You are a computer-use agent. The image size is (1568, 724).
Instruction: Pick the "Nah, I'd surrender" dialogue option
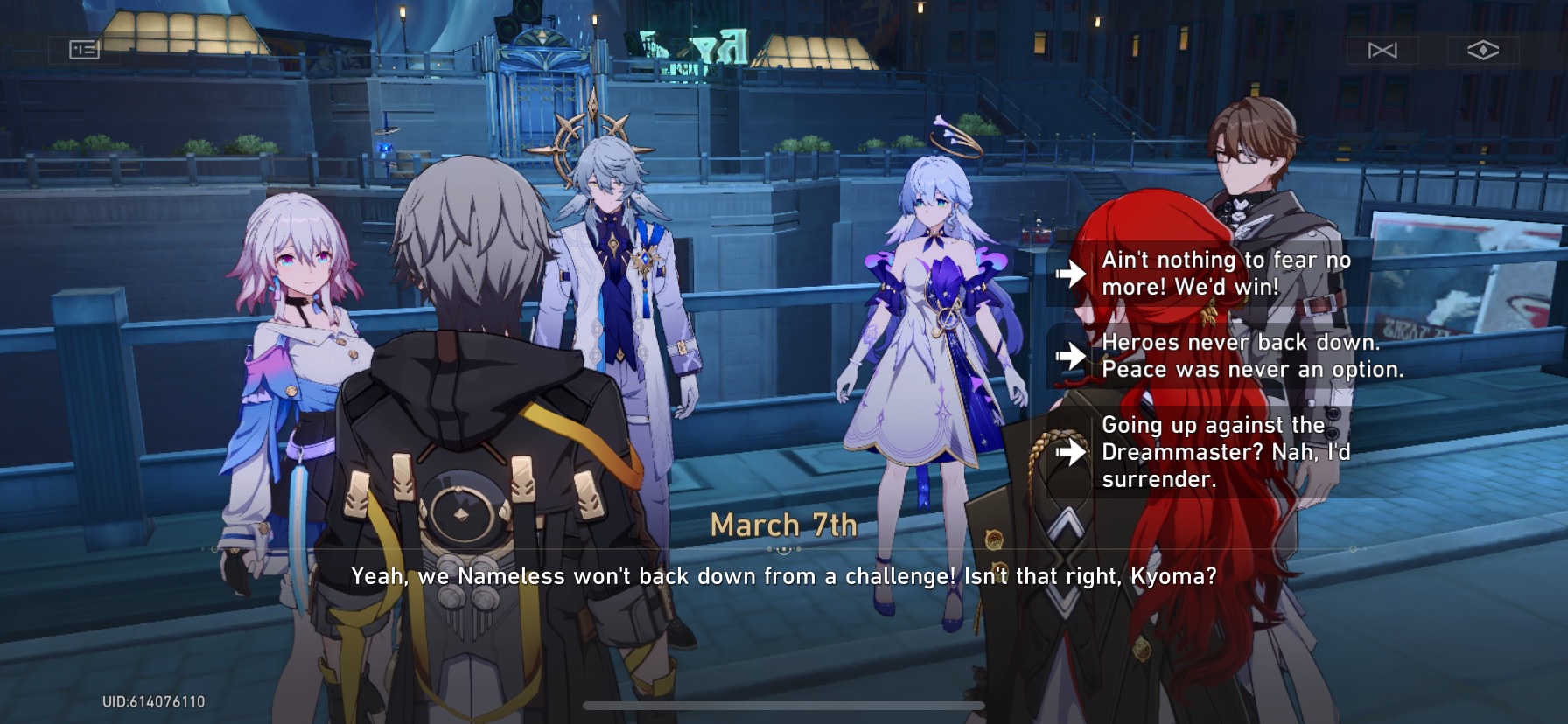1225,453
